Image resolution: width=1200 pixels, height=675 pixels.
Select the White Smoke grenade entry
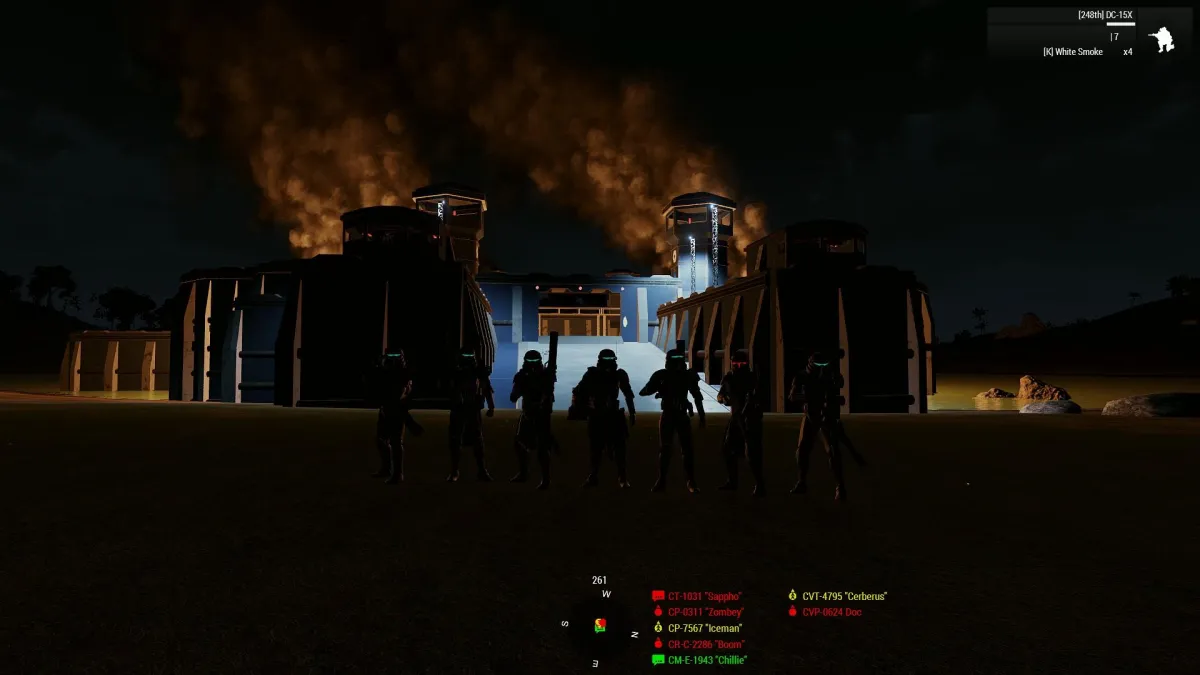[1073, 52]
